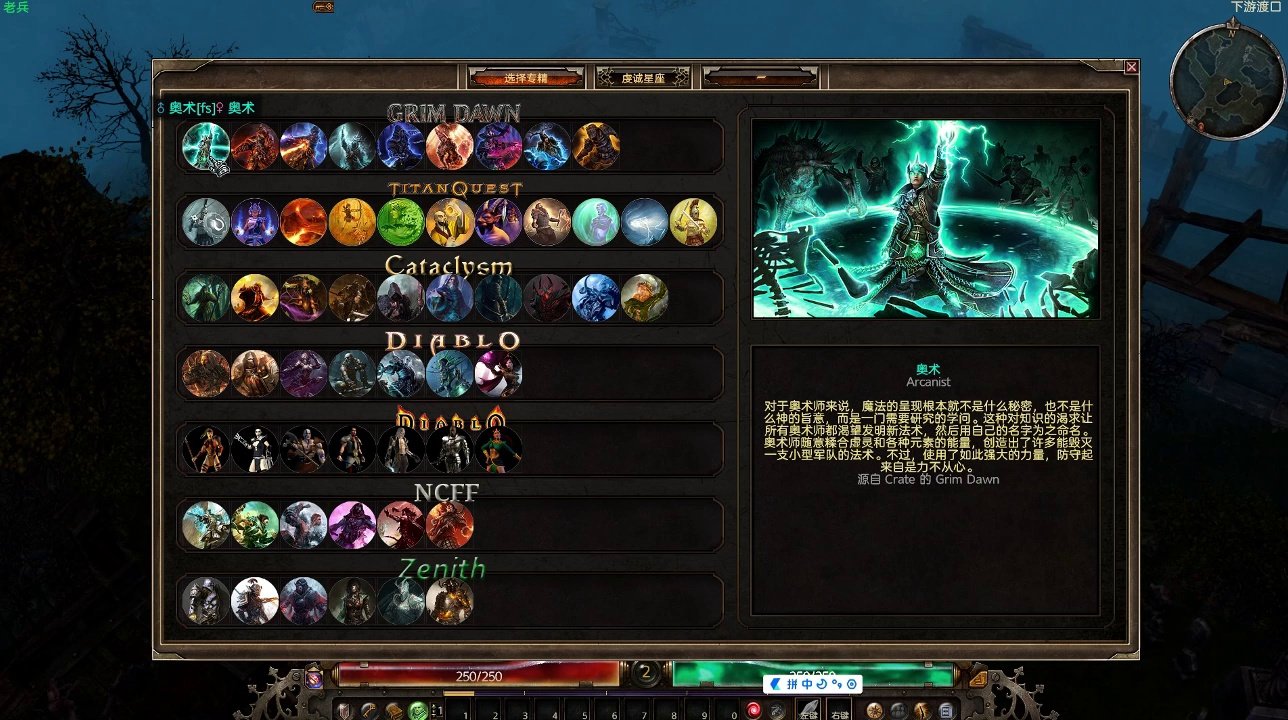1288x720 pixels.
Task: Select the highlighted Arcanist icon in GRIM DAWN row
Action: pyautogui.click(x=207, y=146)
